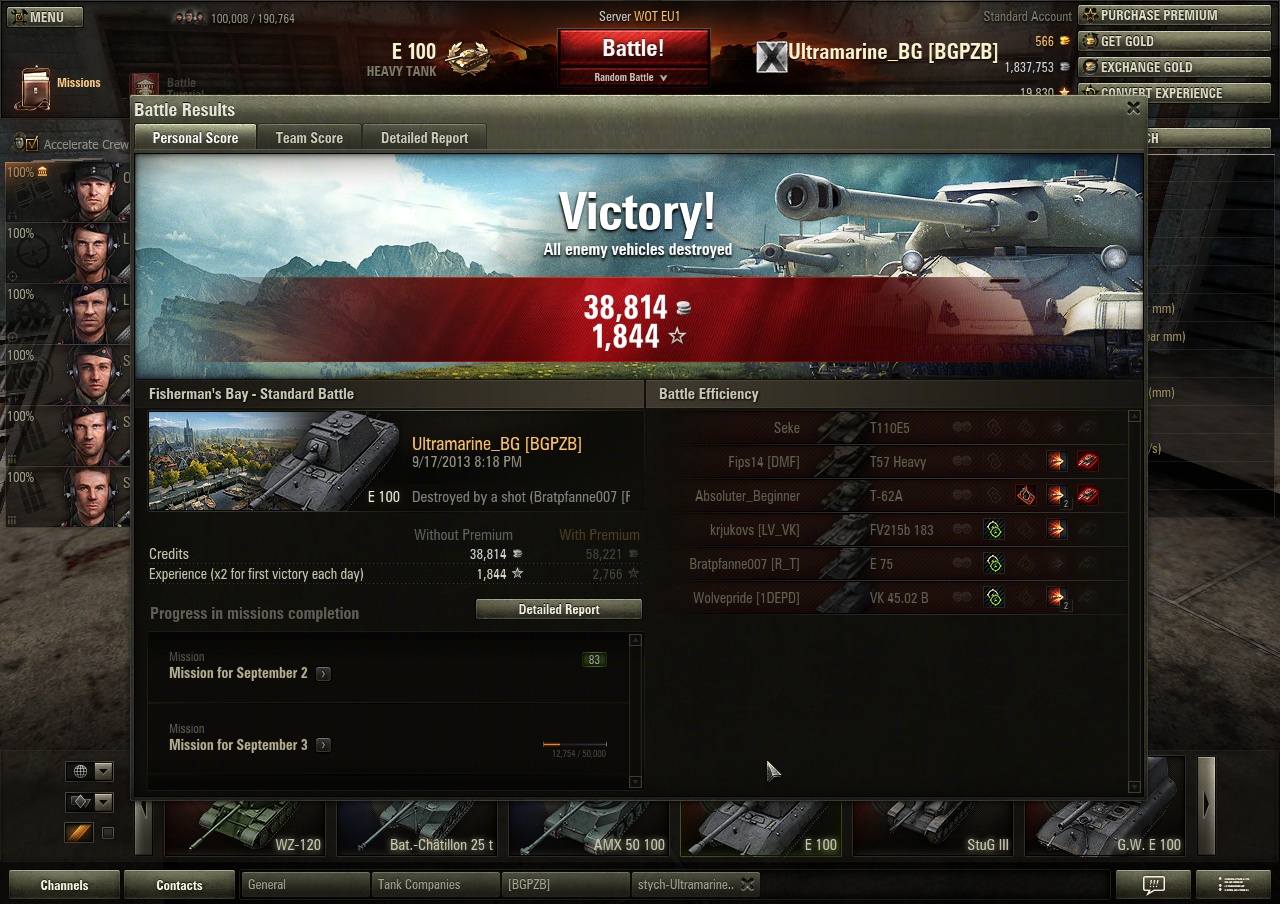Open the Contacts list
The width and height of the screenshot is (1280, 904).
click(179, 885)
